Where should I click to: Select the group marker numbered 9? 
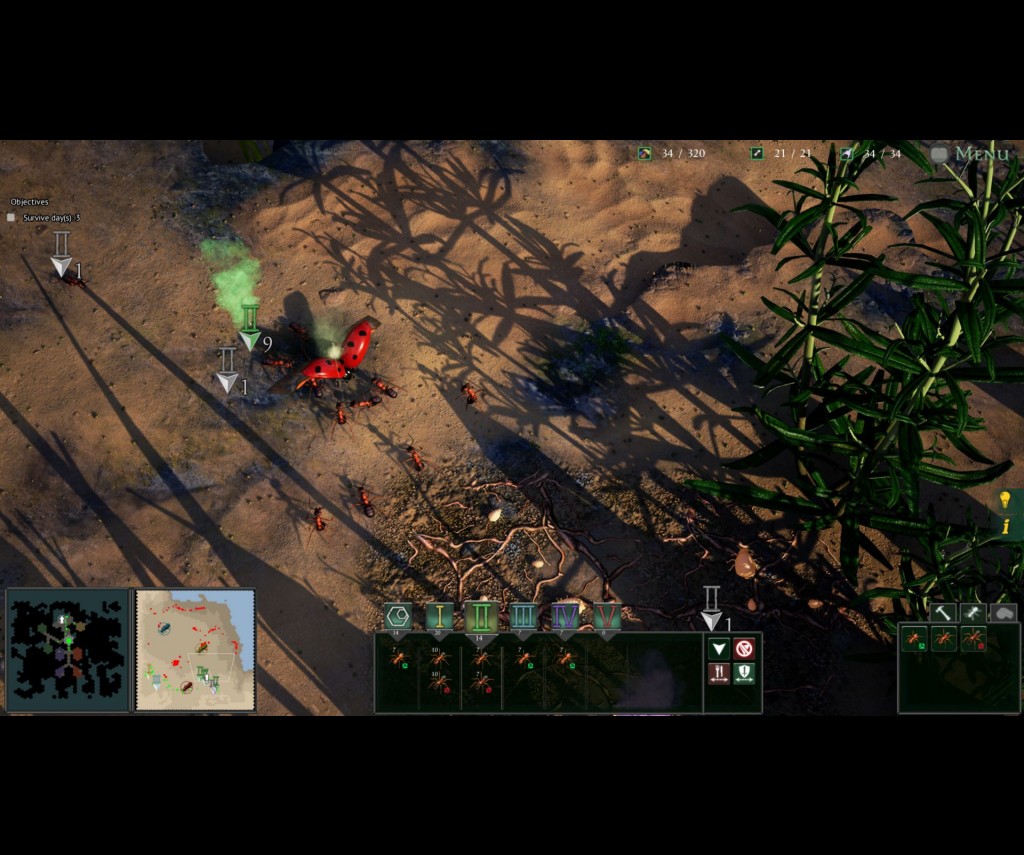tap(250, 327)
